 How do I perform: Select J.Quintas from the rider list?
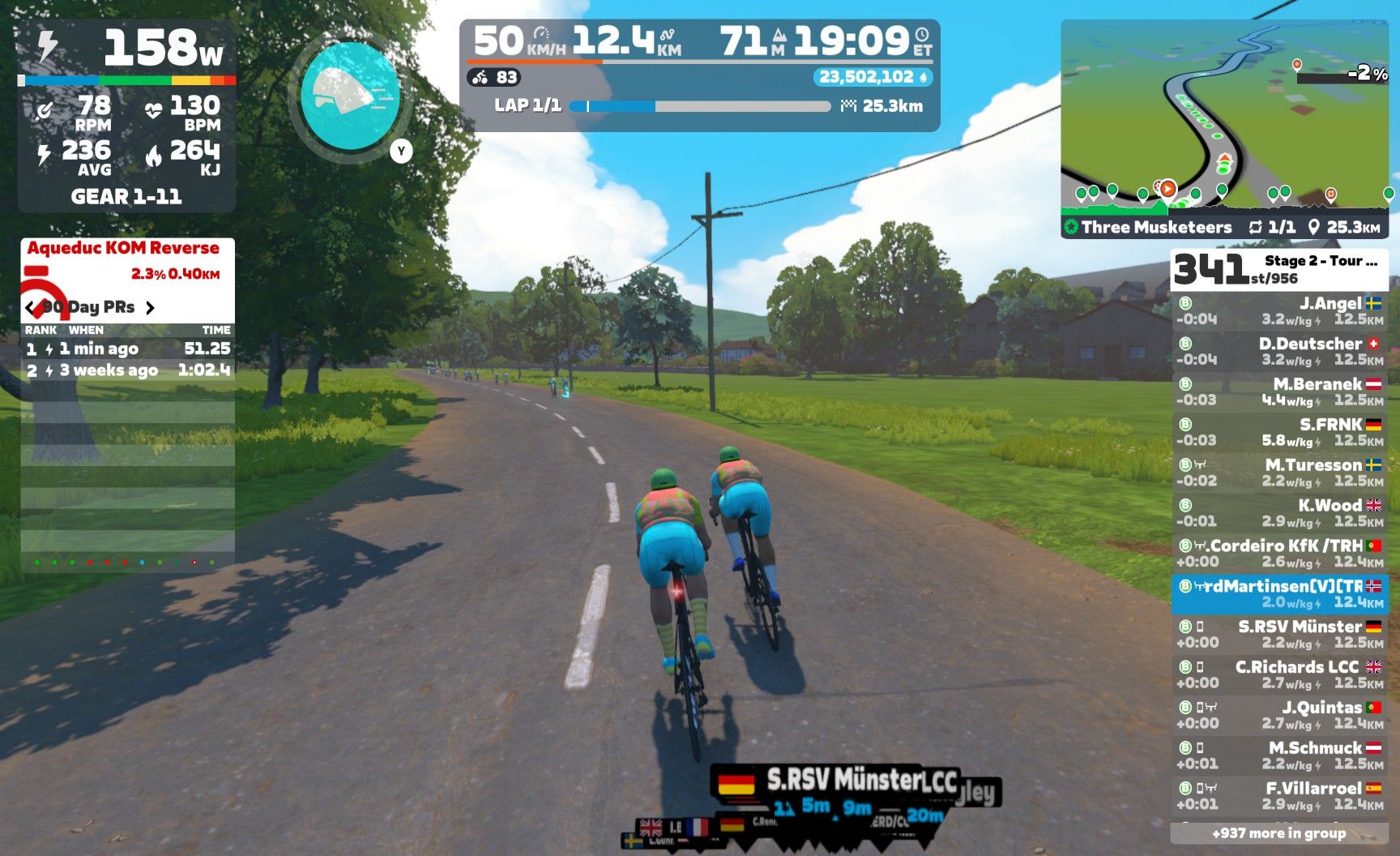pyautogui.click(x=1279, y=715)
